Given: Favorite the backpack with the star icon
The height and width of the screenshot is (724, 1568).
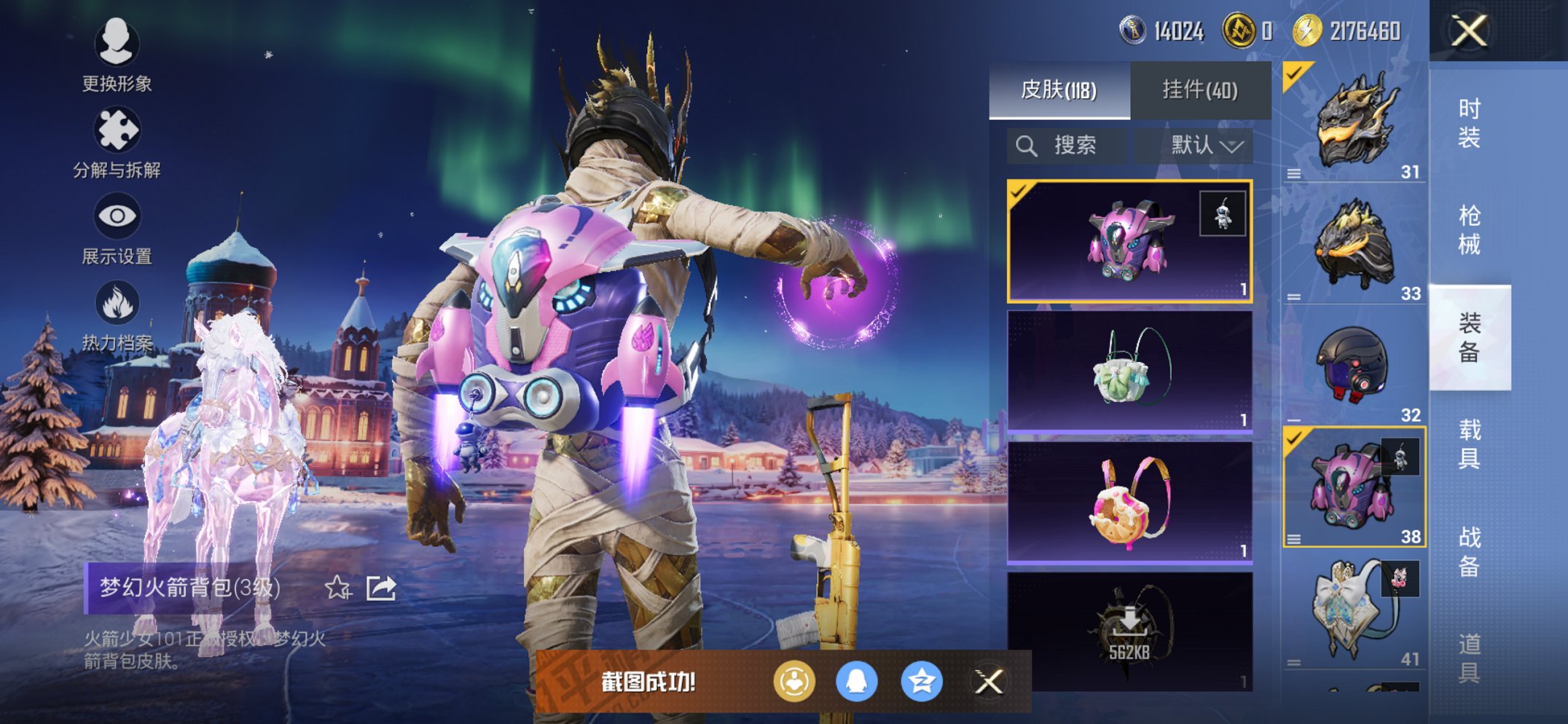Looking at the screenshot, I should click(x=338, y=587).
